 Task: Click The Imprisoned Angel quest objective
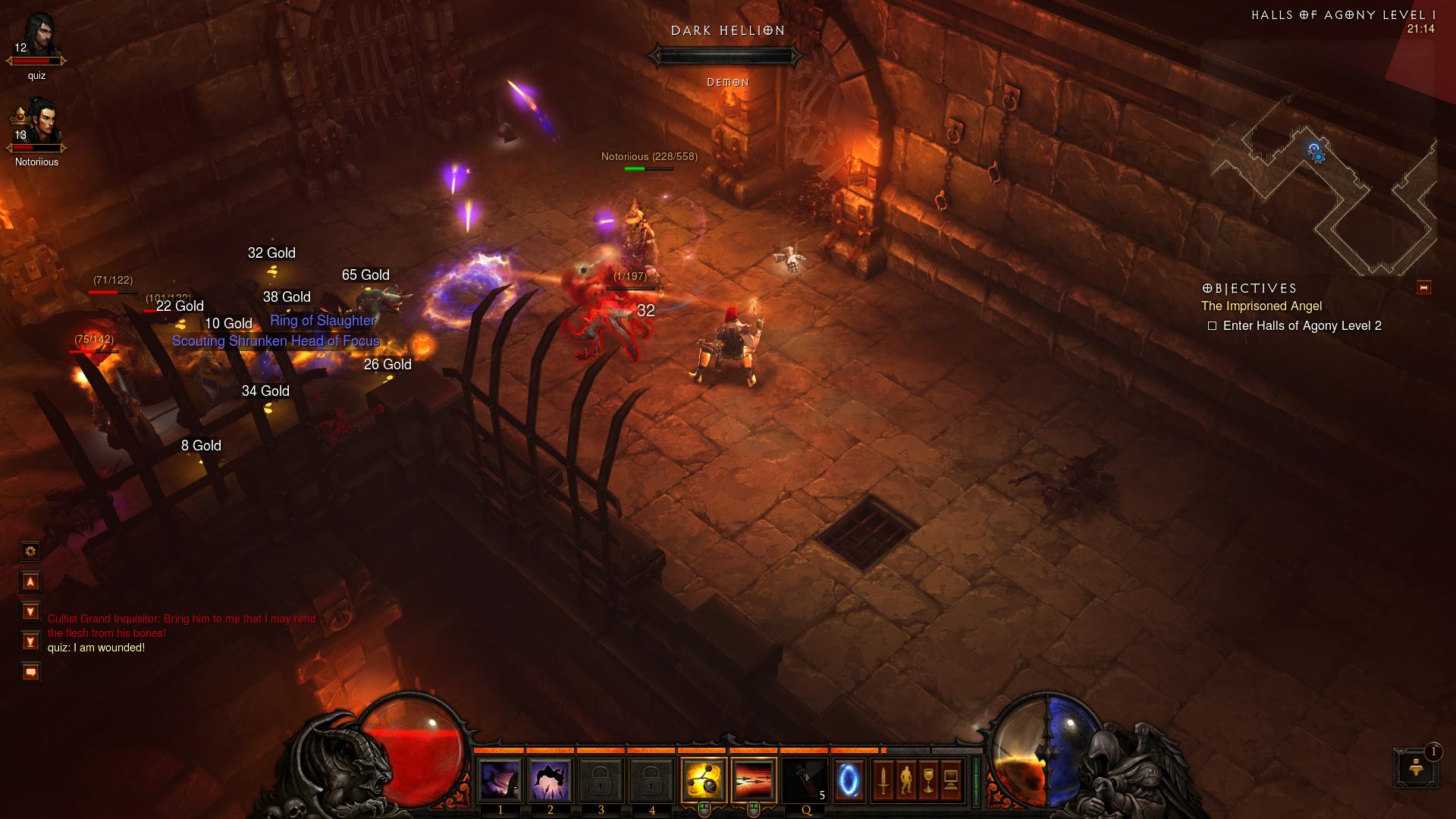(x=1261, y=306)
